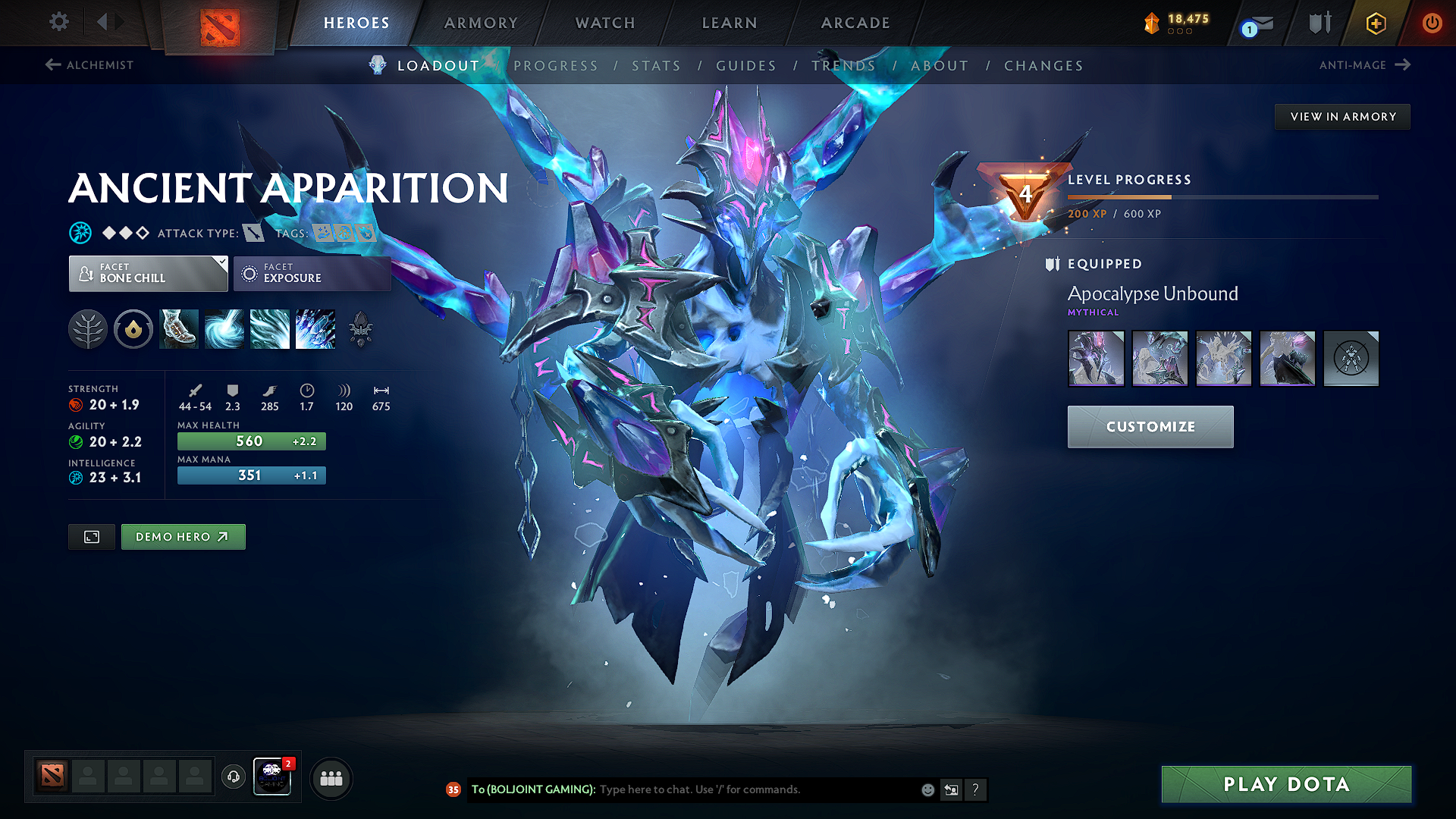Image resolution: width=1456 pixels, height=819 pixels.
Task: Select the Ice Vortex ability icon
Action: coord(224,329)
